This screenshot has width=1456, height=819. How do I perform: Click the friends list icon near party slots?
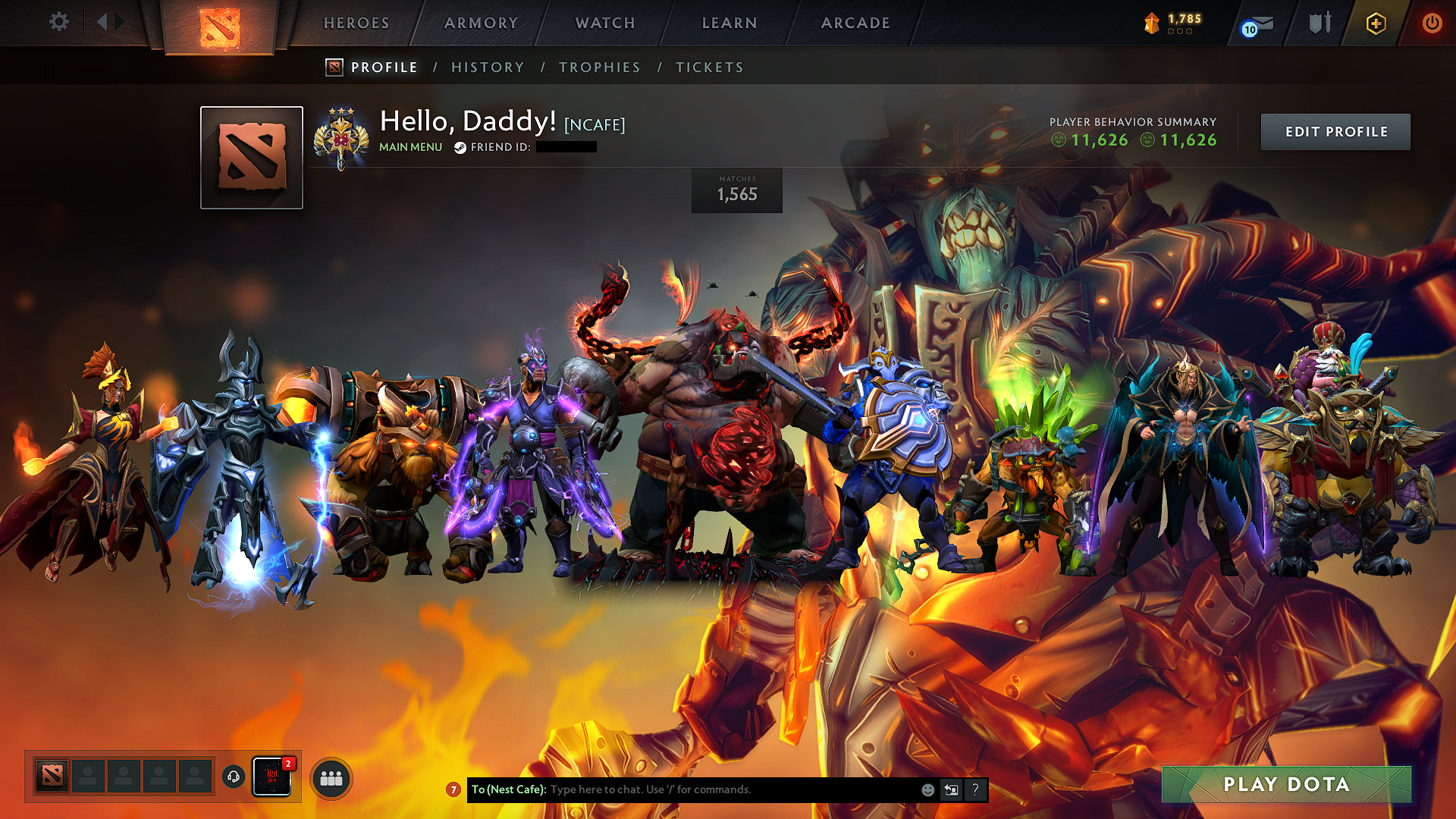tap(331, 777)
